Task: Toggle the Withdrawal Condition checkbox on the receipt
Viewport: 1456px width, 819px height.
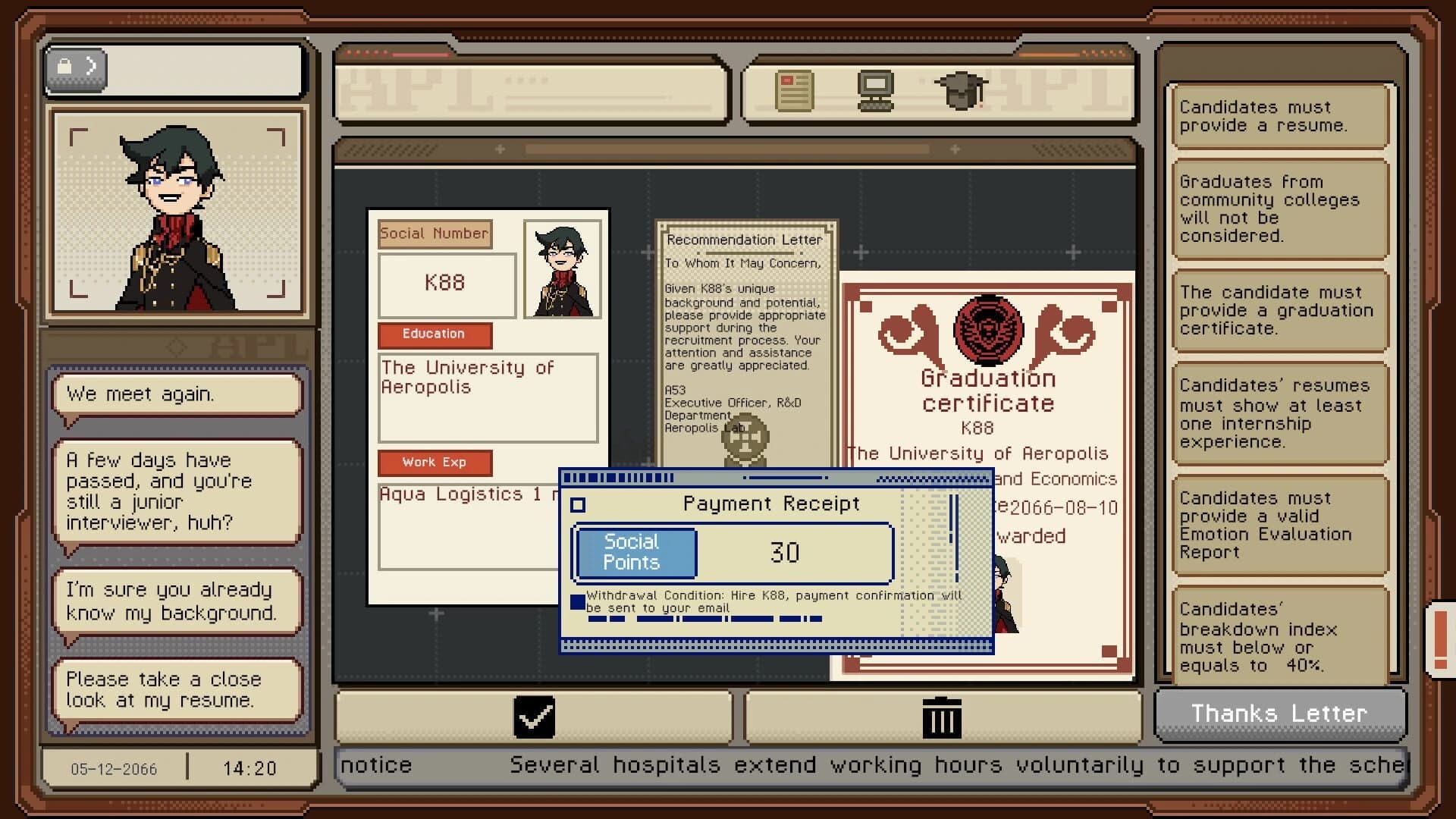Action: coord(576,601)
